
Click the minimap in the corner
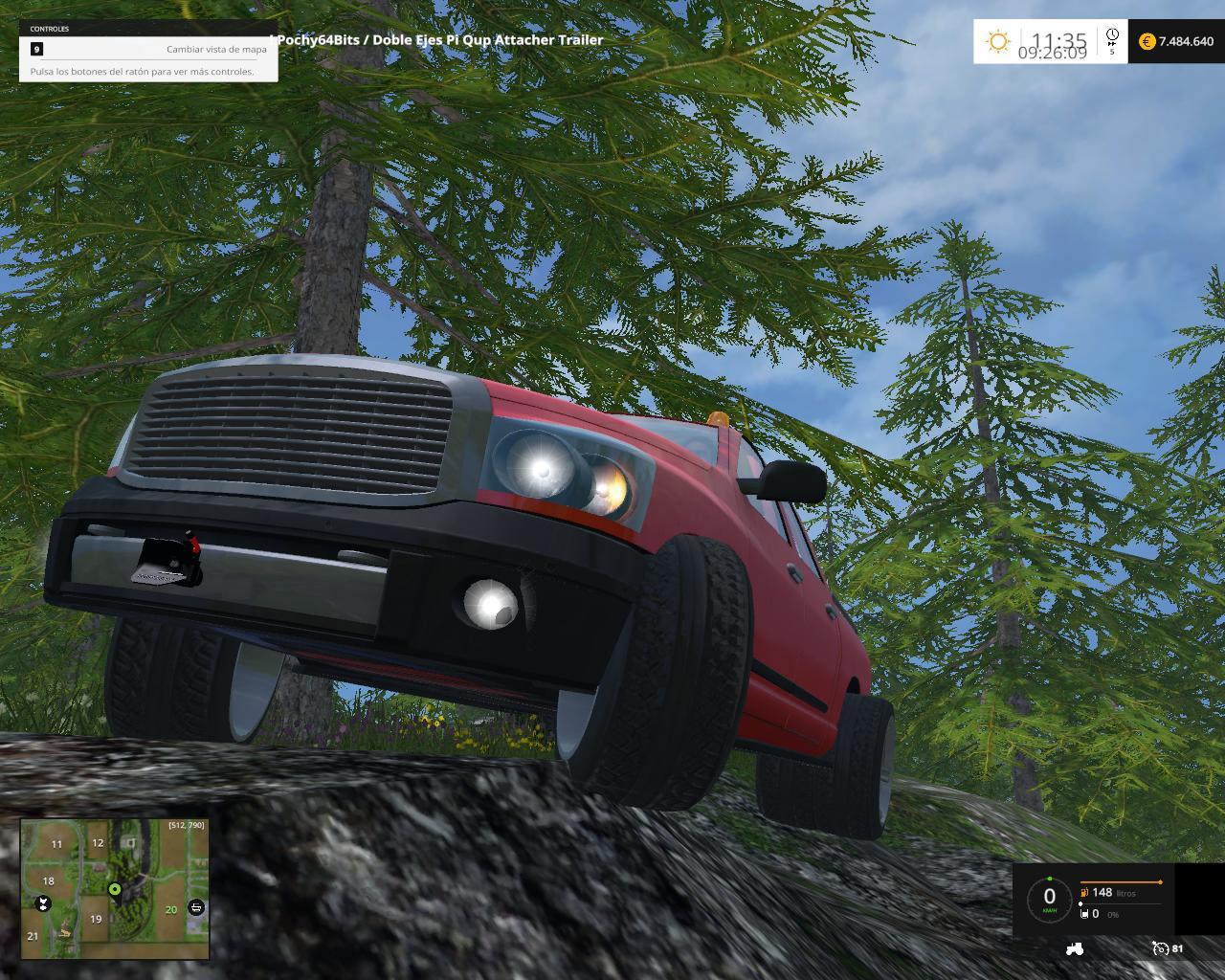pos(115,888)
